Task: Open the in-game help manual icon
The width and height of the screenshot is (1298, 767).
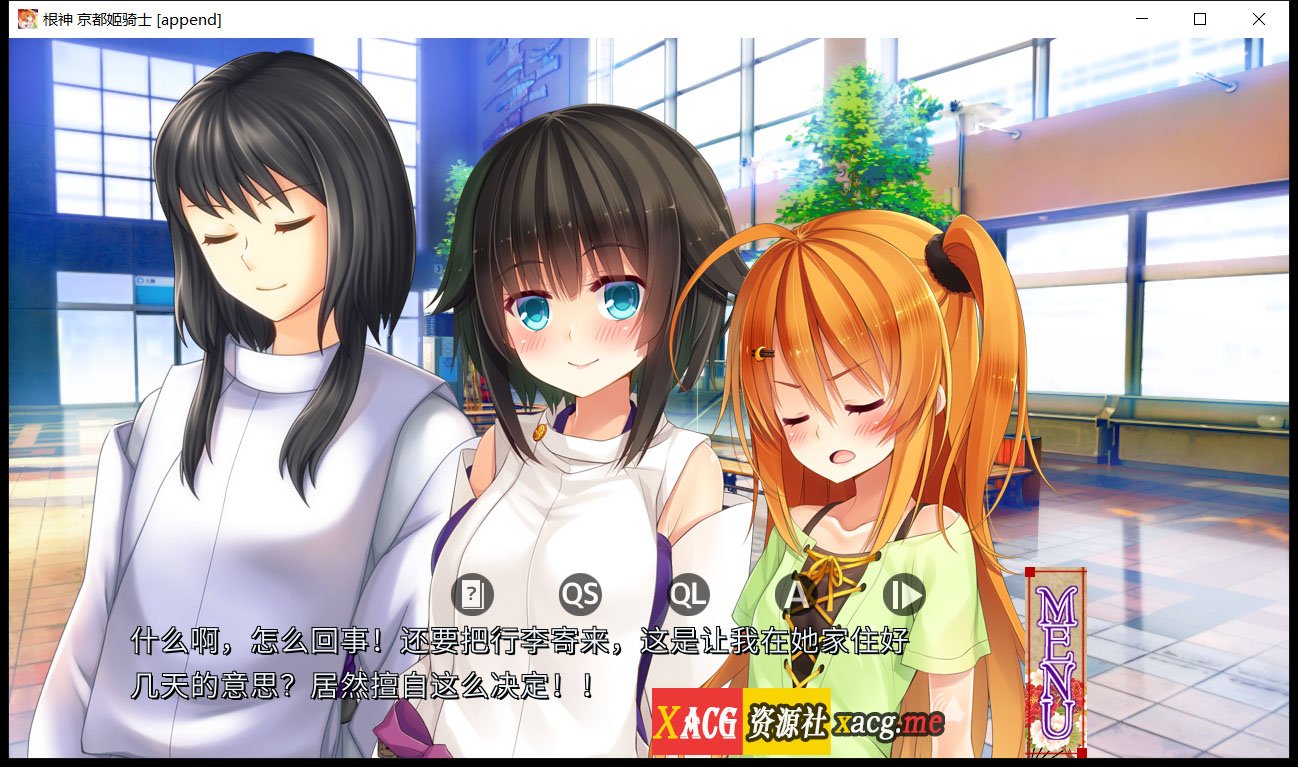Action: coord(474,594)
